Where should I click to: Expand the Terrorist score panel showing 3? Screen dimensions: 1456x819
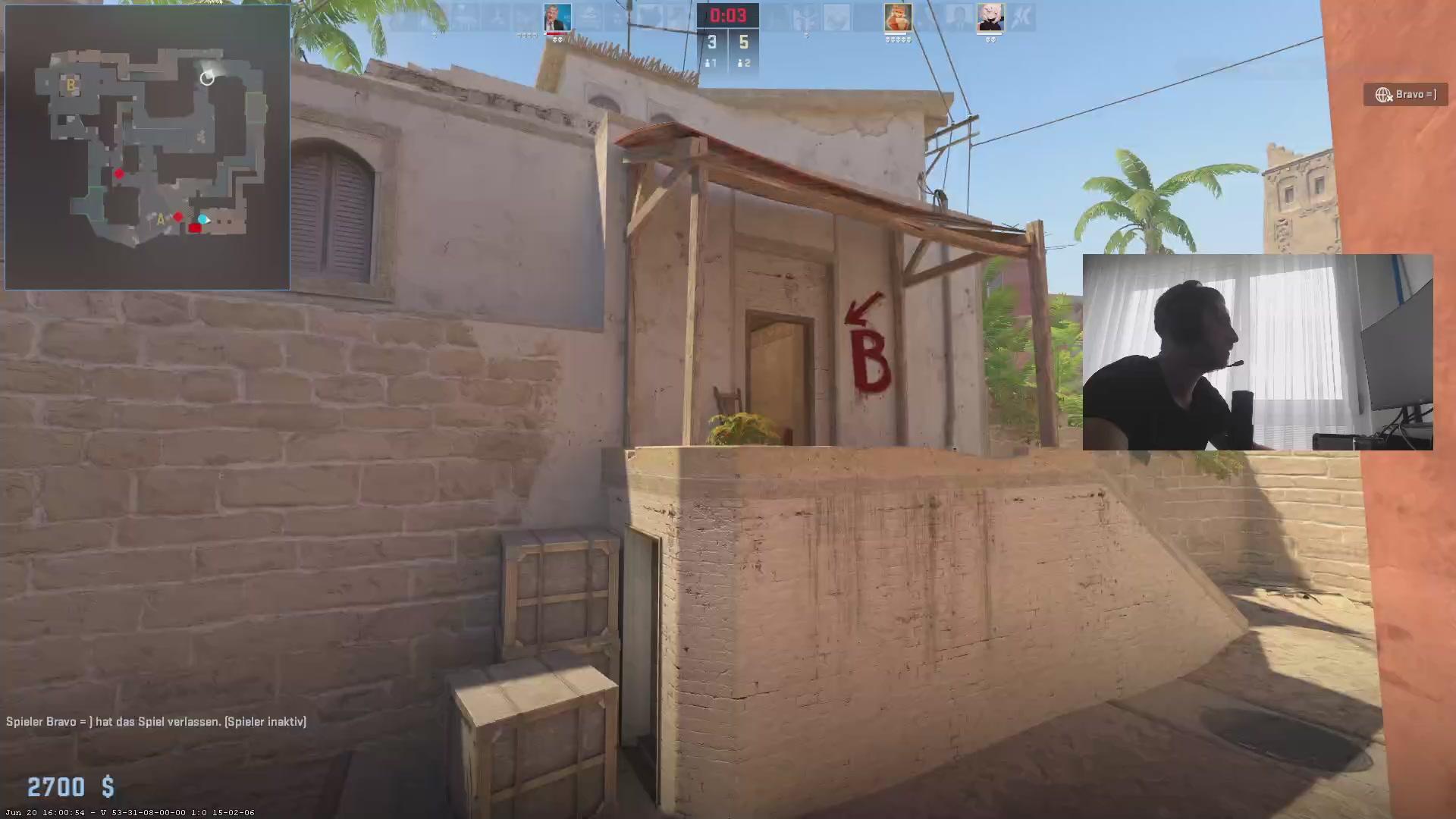coord(711,42)
